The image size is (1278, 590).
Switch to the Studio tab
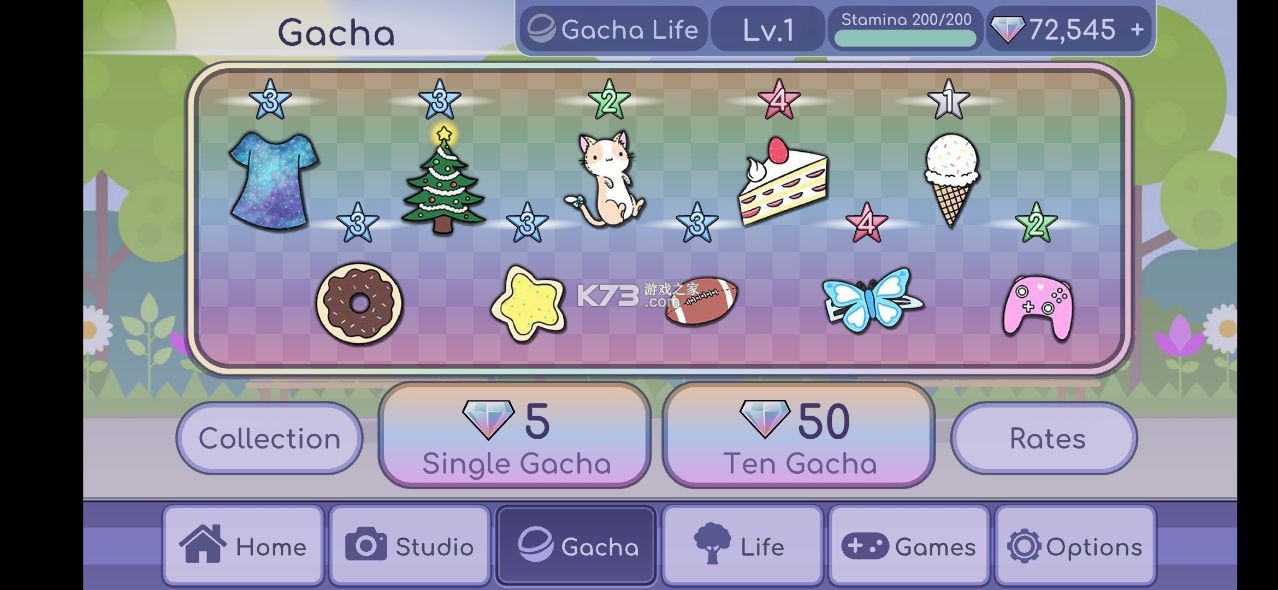click(409, 546)
